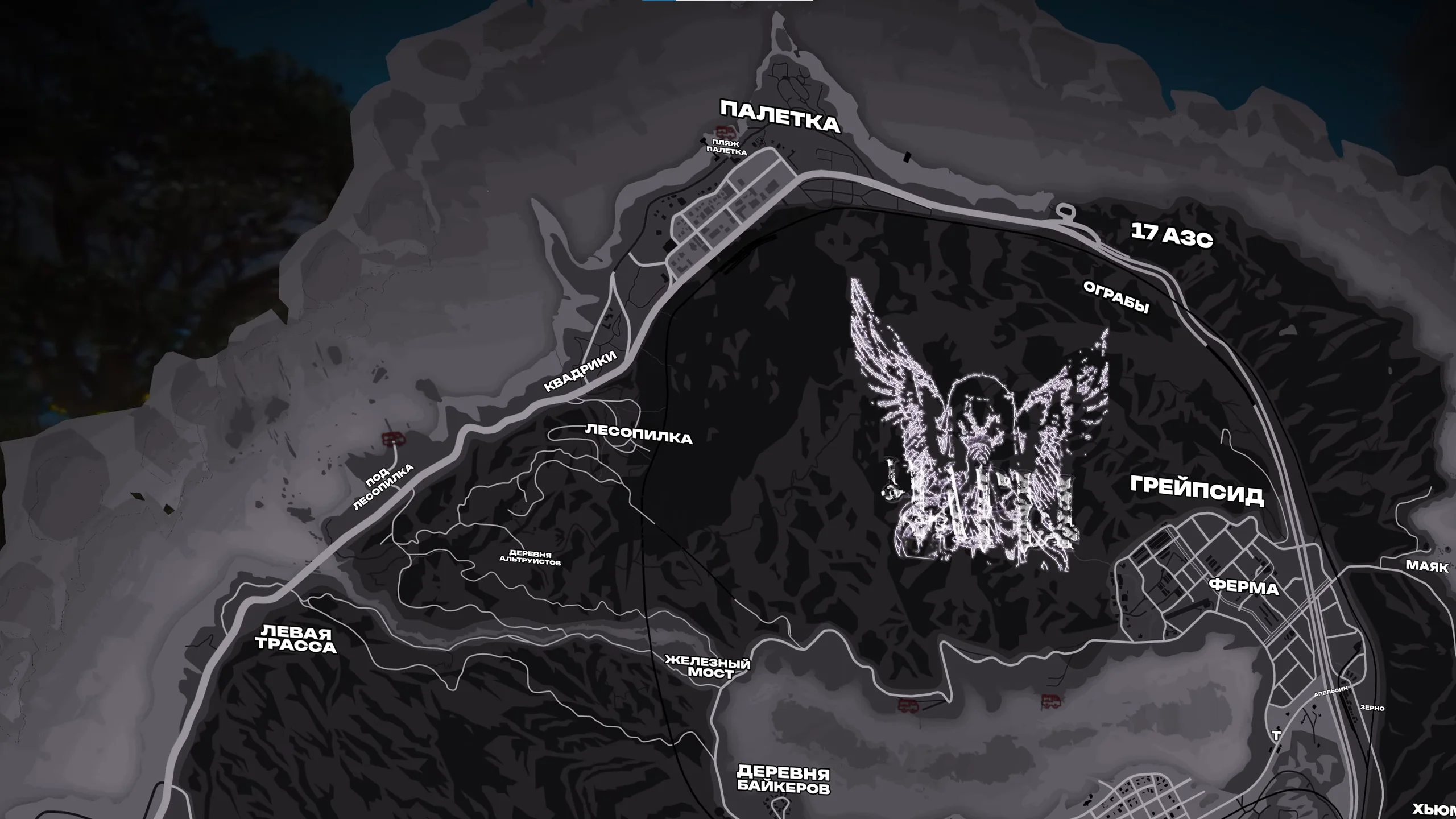The image size is (1456, 819).
Task: Click the ФЕРМА location label
Action: click(x=1244, y=586)
